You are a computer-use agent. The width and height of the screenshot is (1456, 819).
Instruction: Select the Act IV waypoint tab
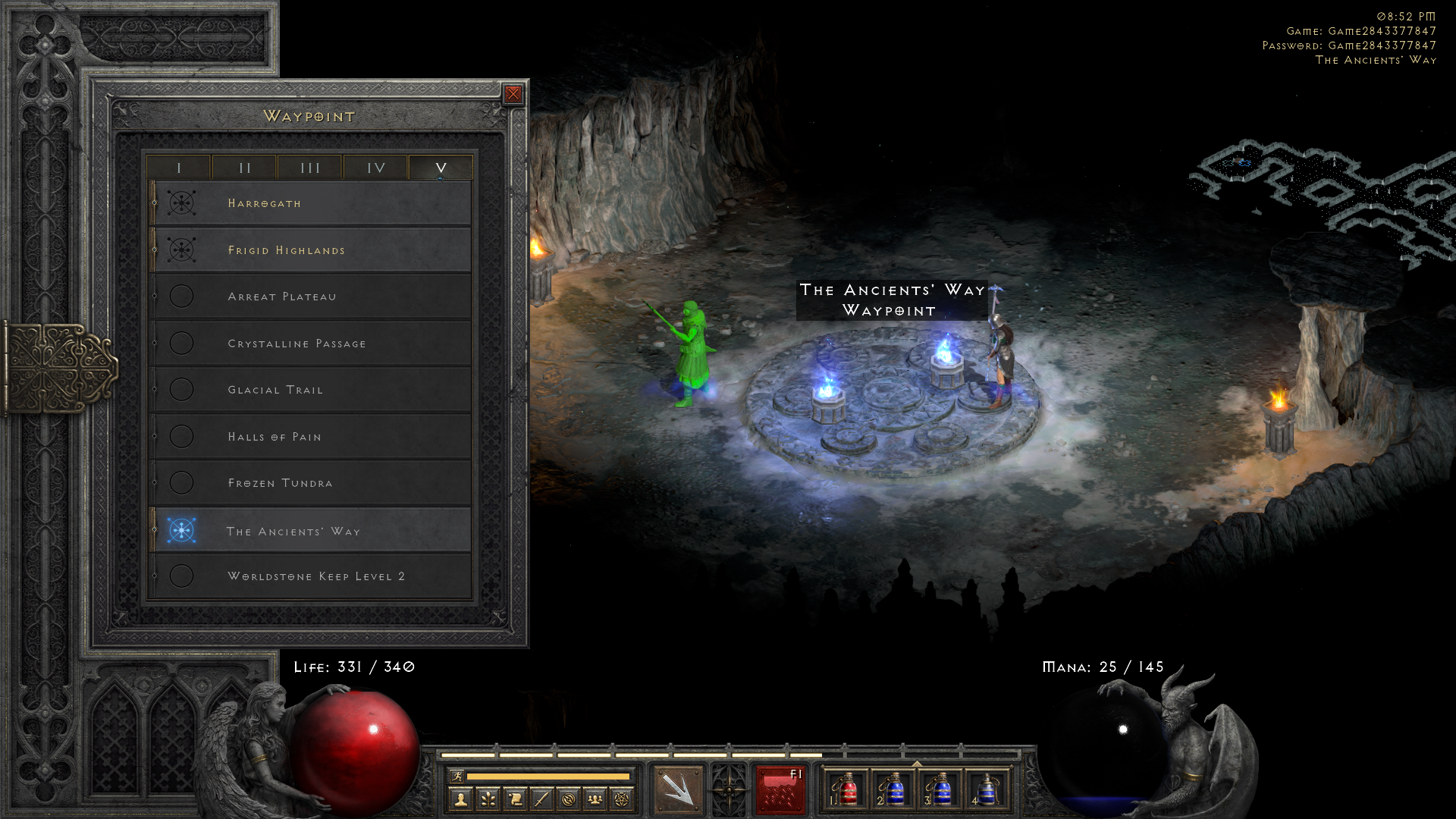376,168
